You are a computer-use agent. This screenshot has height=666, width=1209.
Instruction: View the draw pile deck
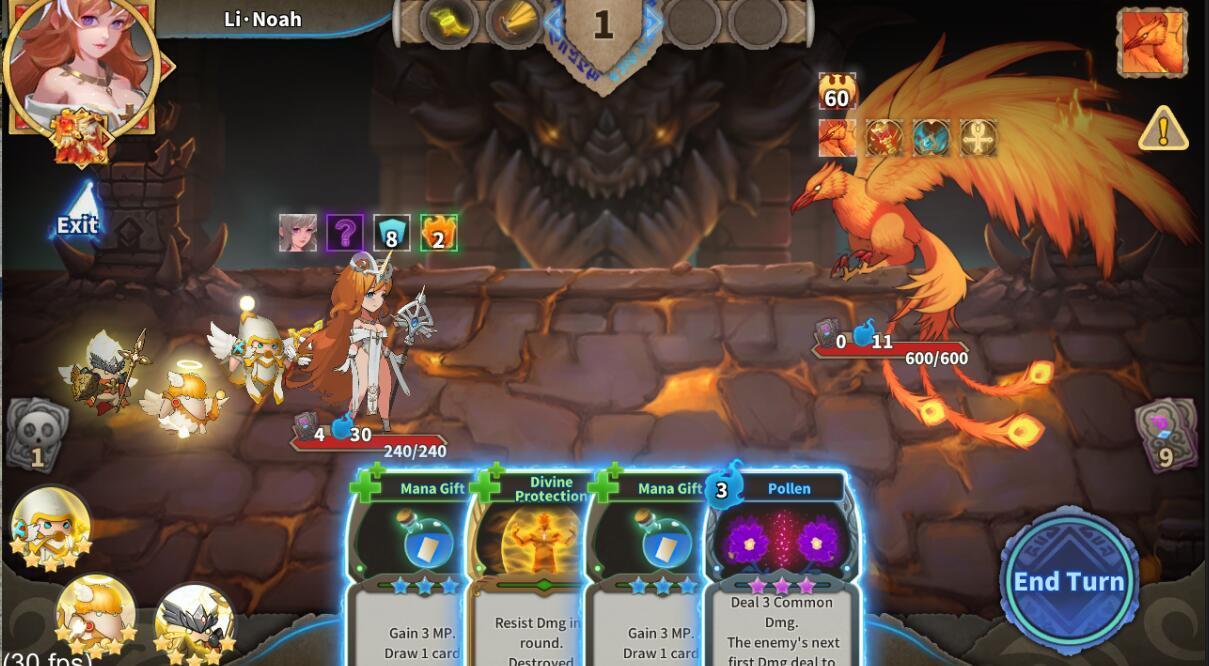1165,434
